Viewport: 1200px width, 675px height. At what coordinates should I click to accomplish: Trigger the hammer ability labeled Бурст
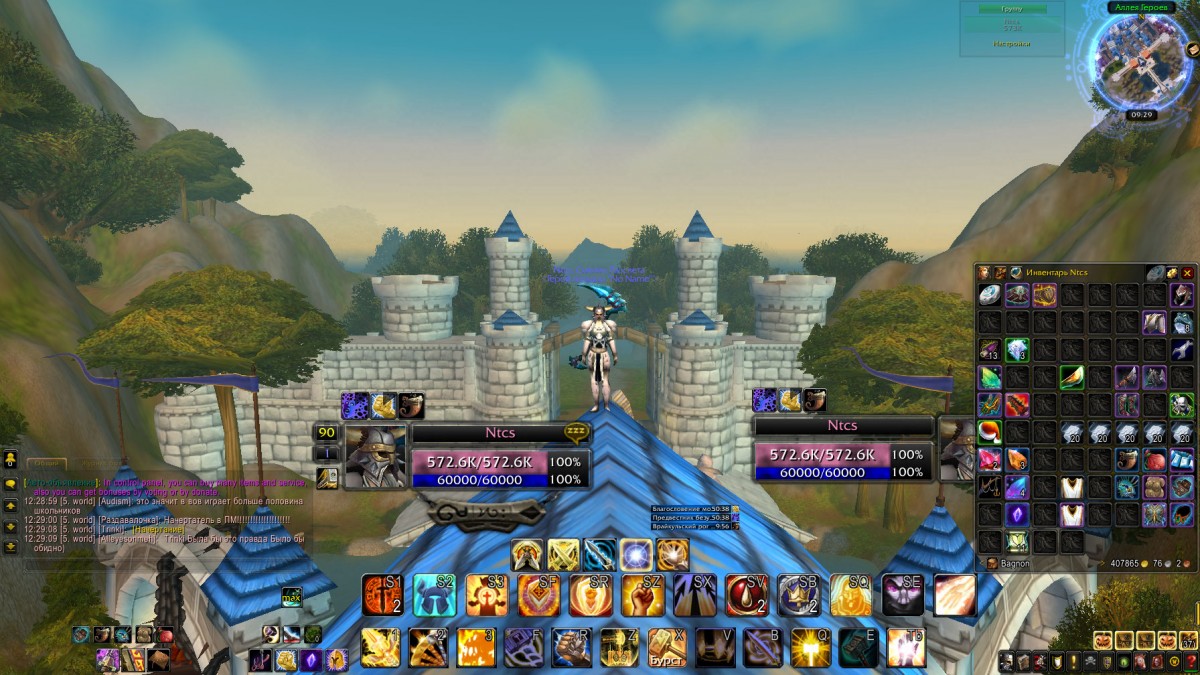click(667, 647)
